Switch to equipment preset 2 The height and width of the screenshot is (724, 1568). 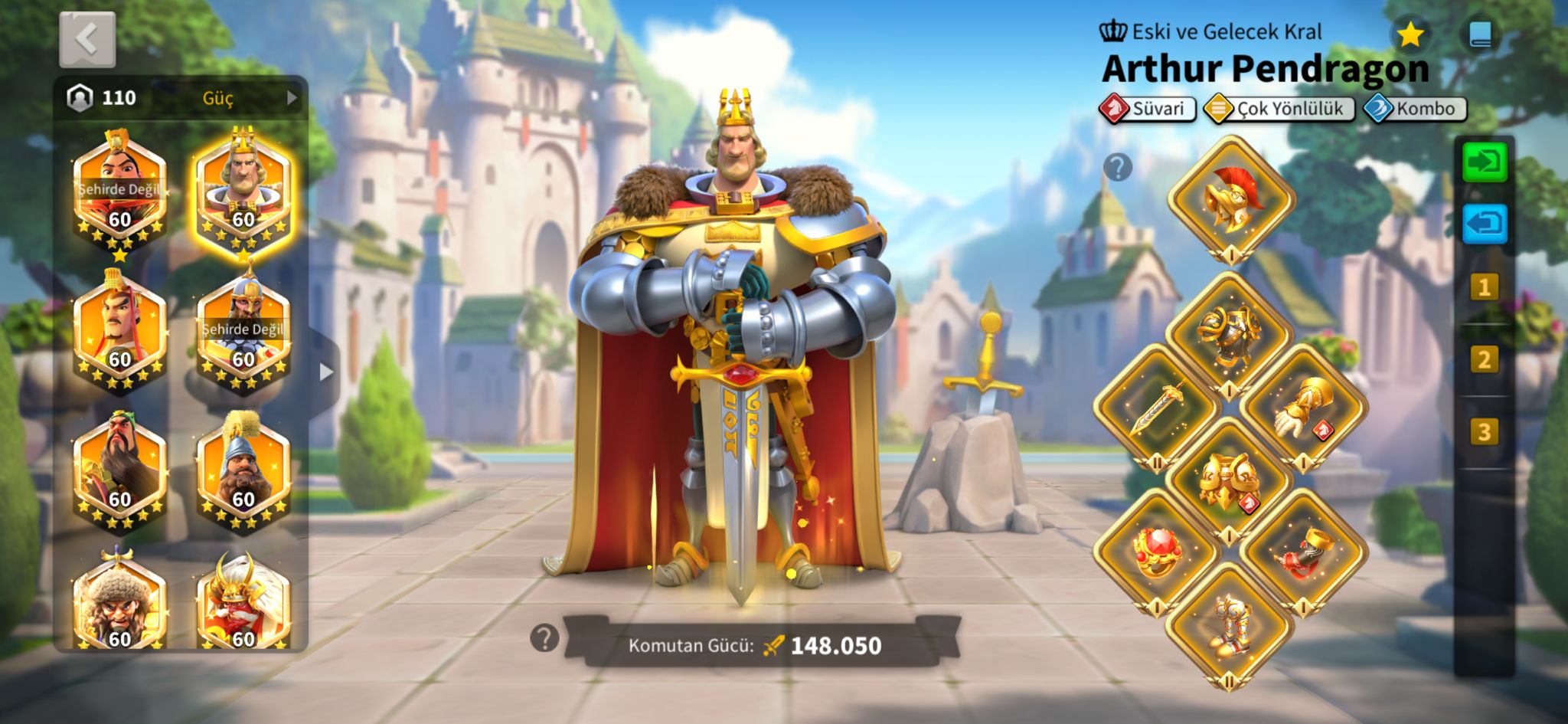pyautogui.click(x=1484, y=359)
